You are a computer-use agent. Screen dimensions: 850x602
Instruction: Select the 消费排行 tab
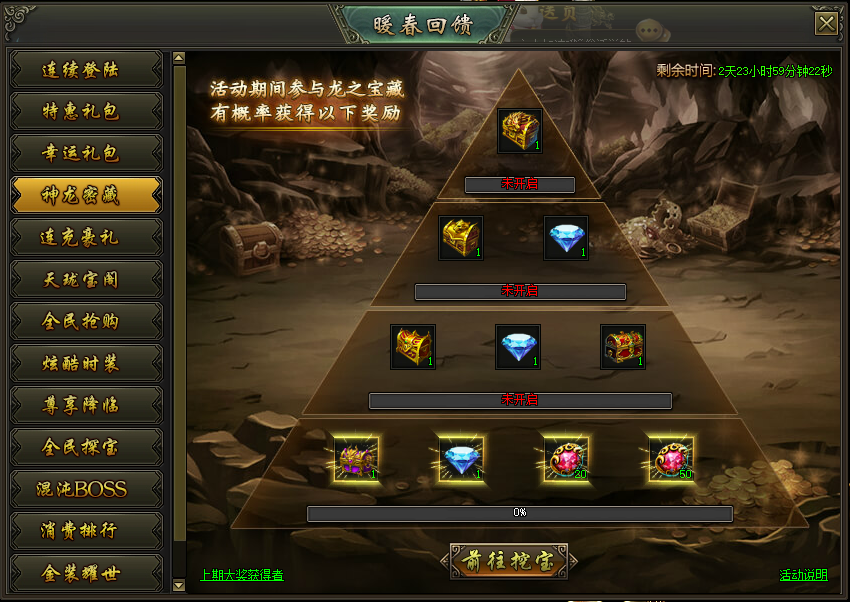(x=85, y=531)
